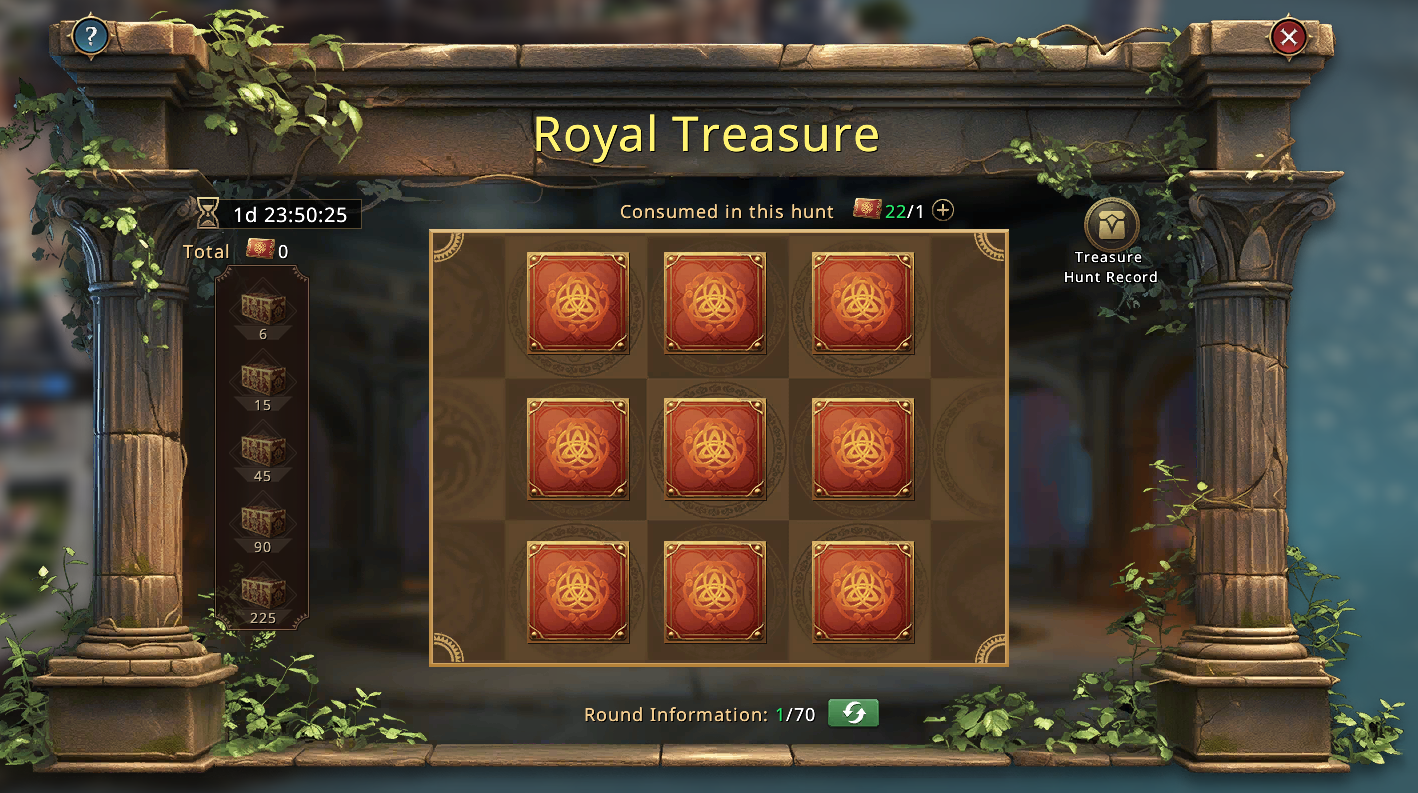Add more treasure hunt tickets with plus button
This screenshot has width=1418, height=793.
click(943, 211)
